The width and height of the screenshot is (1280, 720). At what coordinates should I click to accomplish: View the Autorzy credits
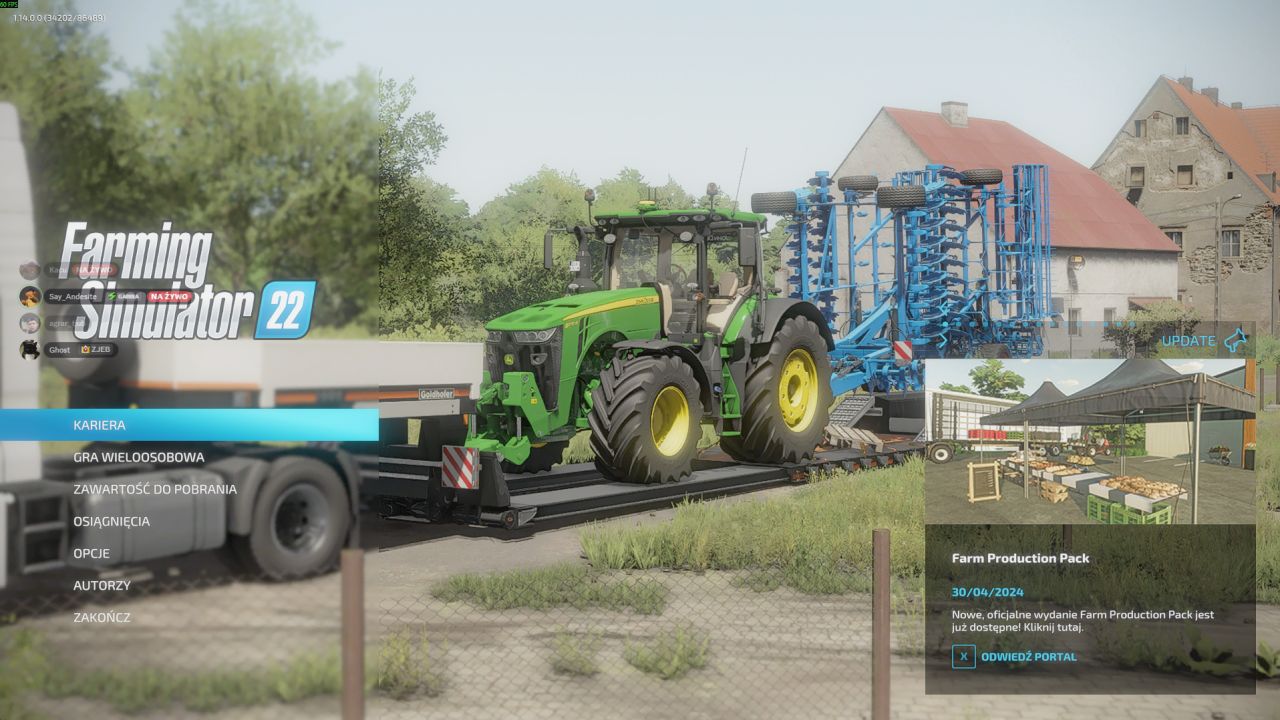101,585
